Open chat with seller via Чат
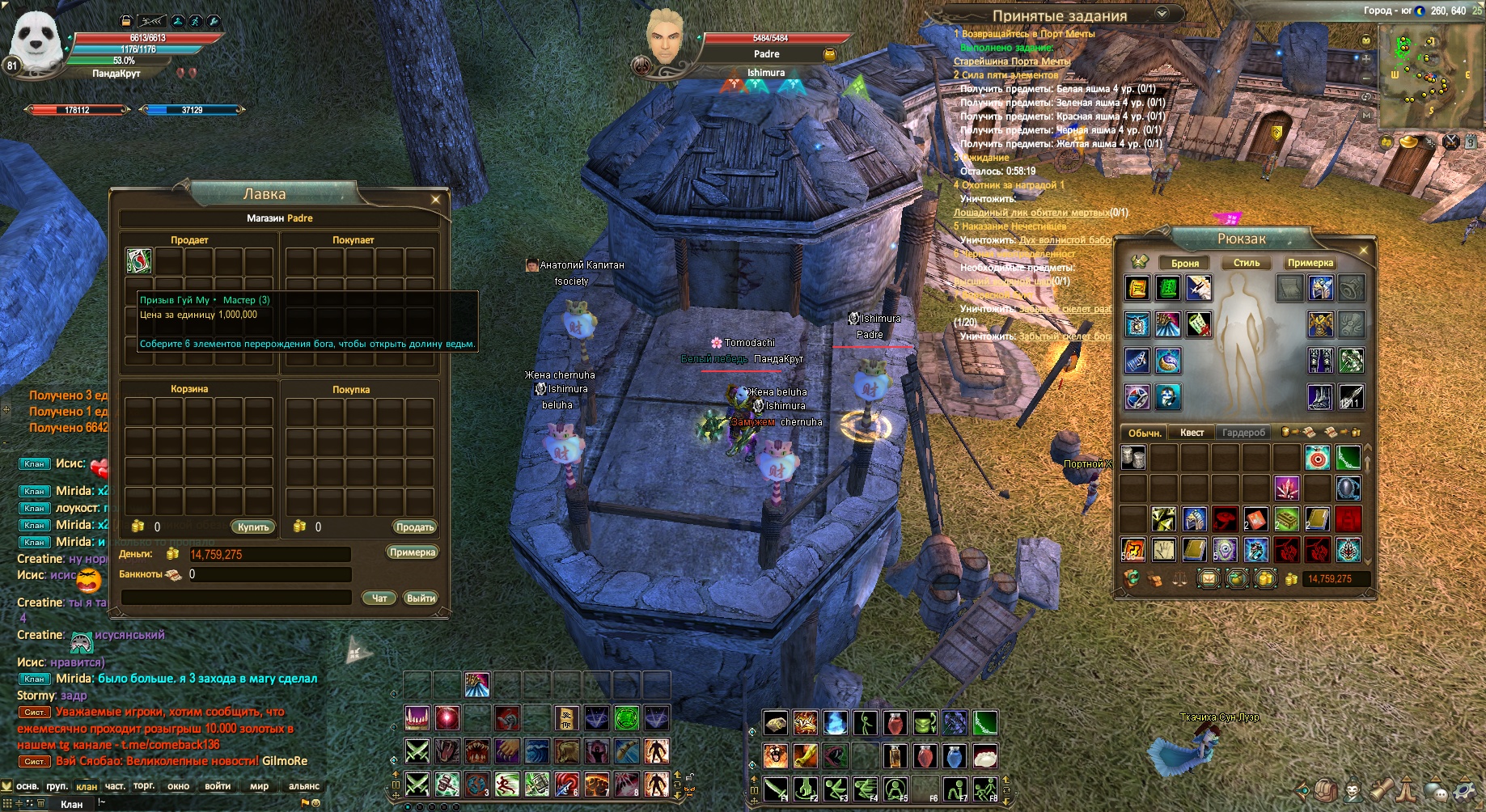1486x812 pixels. pos(379,598)
